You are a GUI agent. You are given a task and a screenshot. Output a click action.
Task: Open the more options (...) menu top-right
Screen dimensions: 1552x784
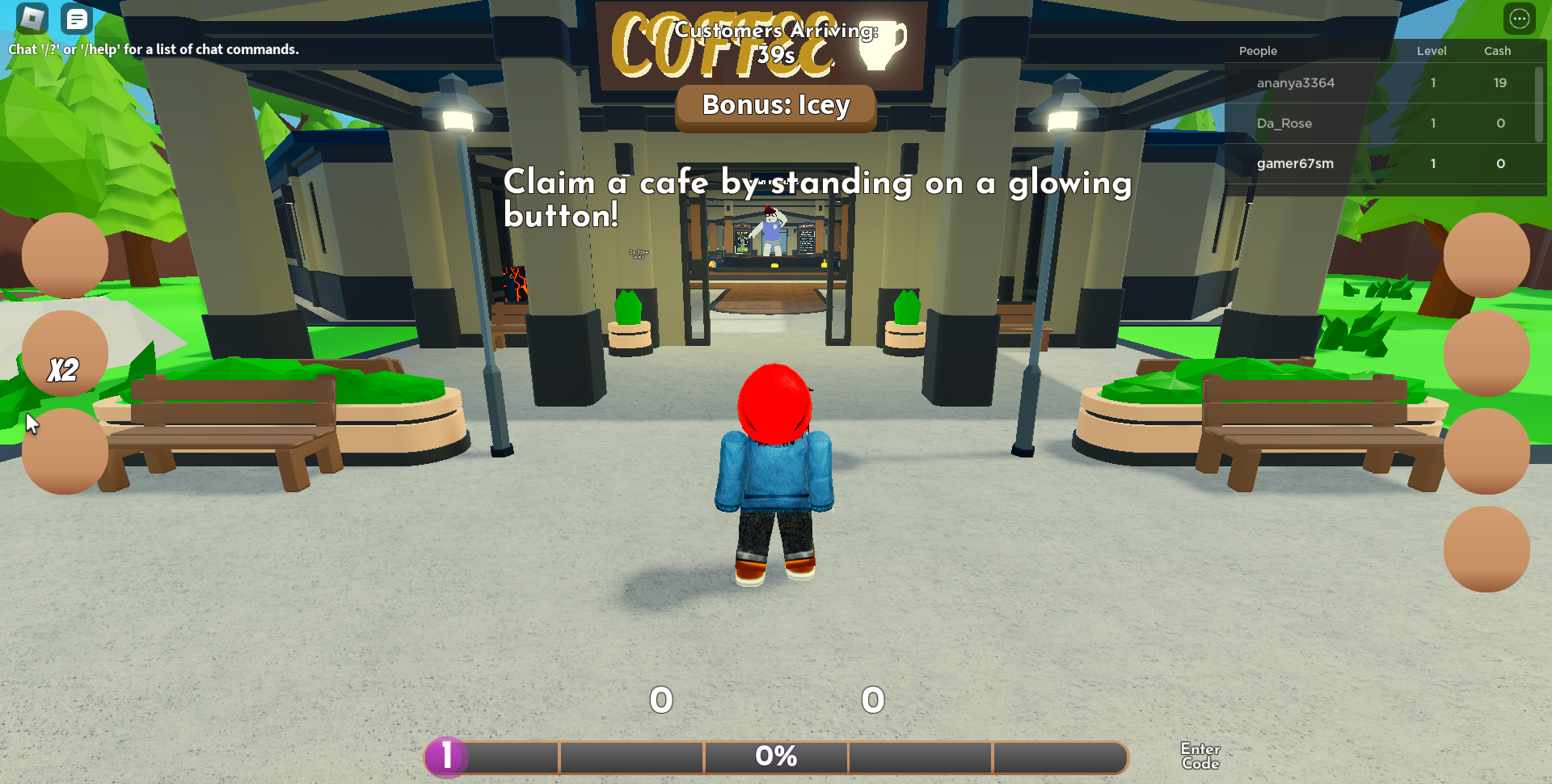pyautogui.click(x=1519, y=18)
